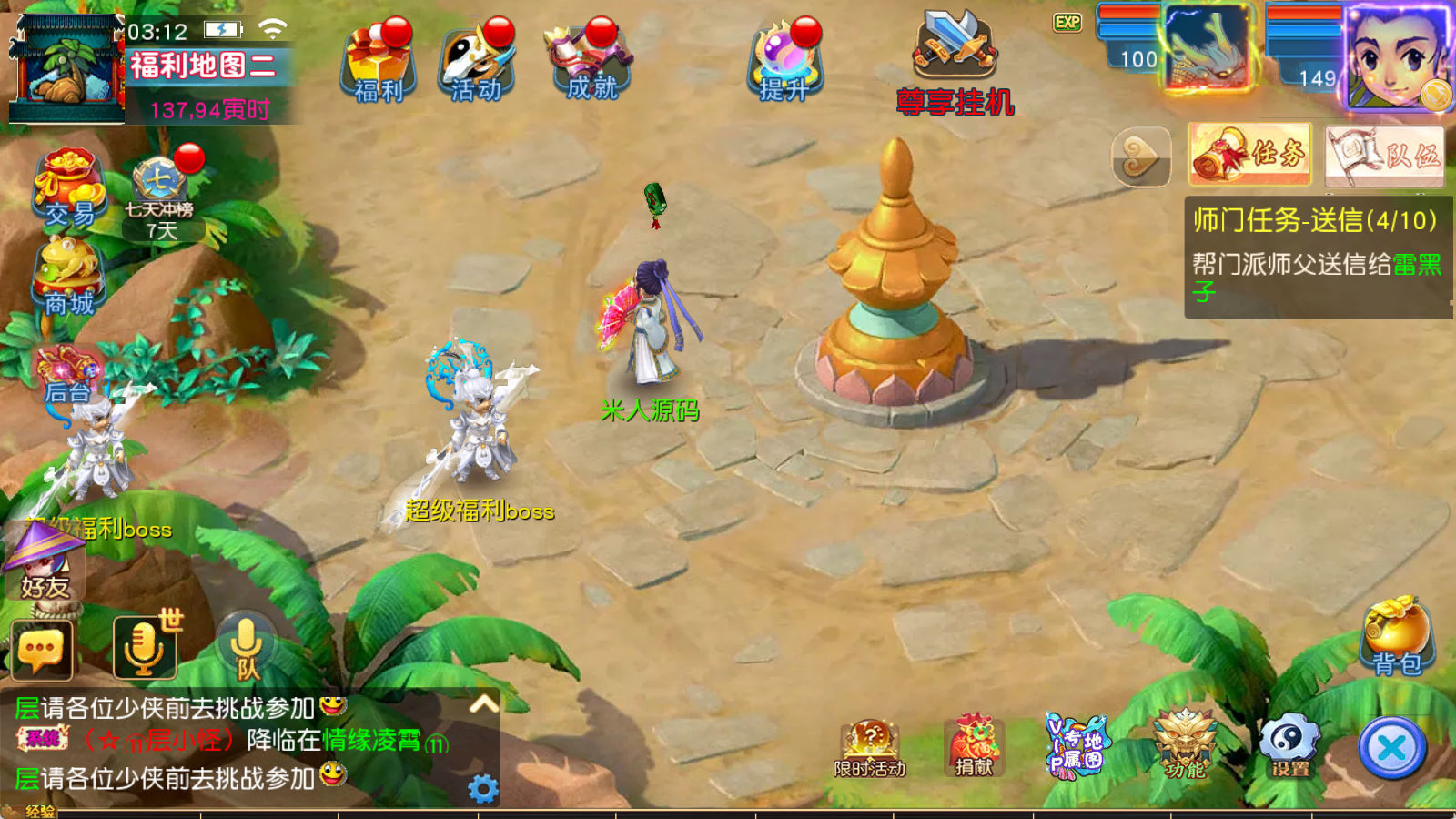Open the 好友 friends list
The image size is (1456, 819).
click(45, 564)
